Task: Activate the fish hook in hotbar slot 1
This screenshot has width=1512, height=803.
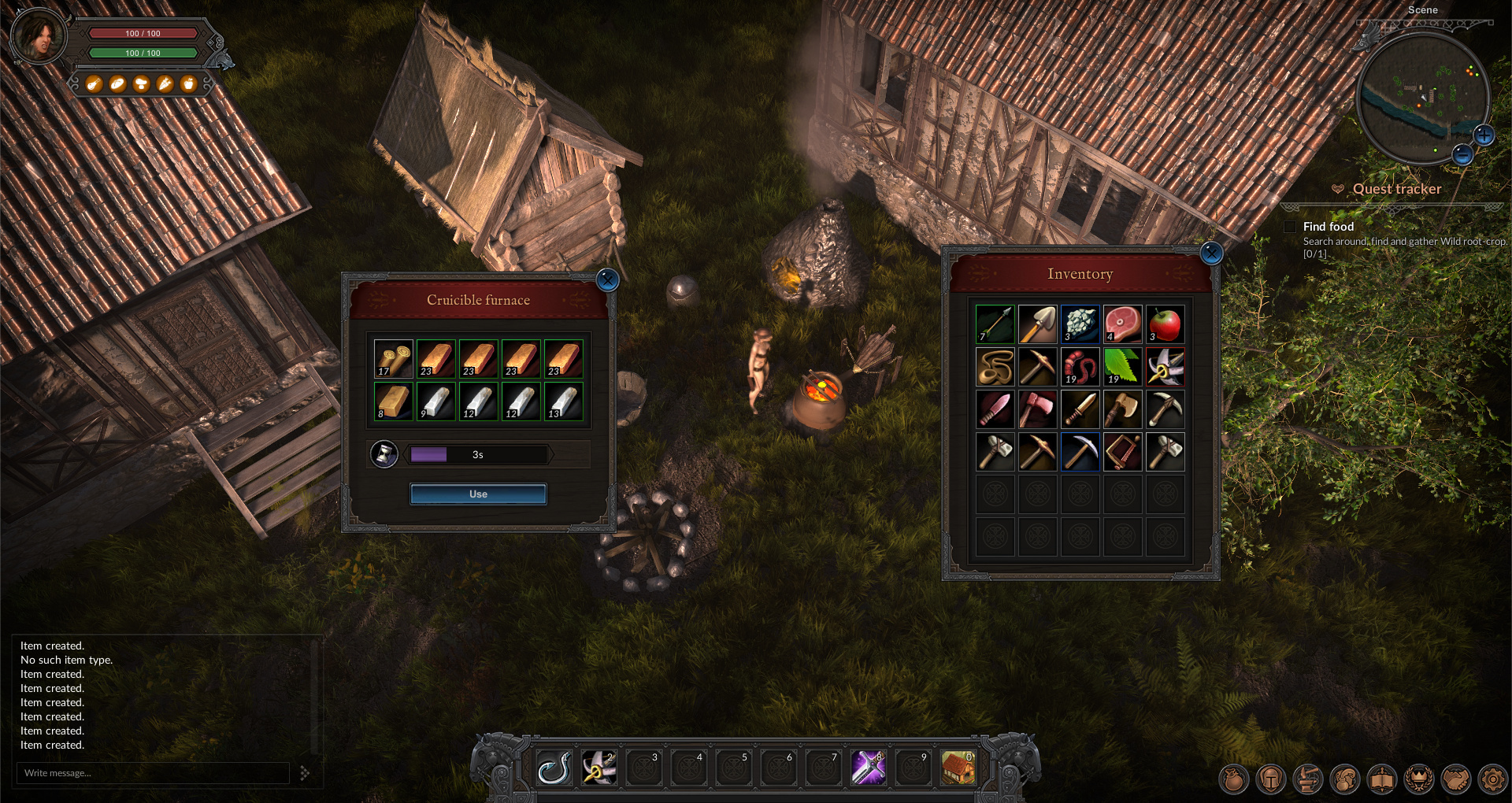Action: click(554, 768)
